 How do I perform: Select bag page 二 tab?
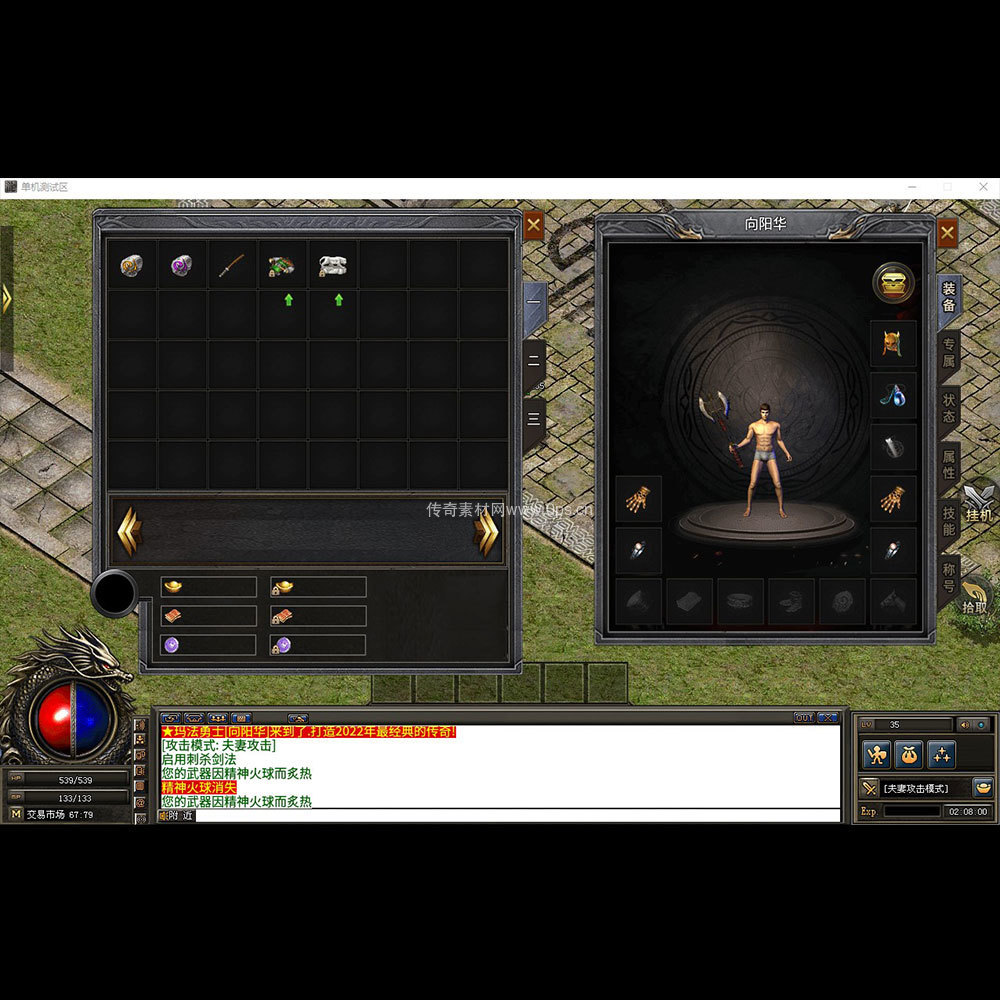coord(535,366)
